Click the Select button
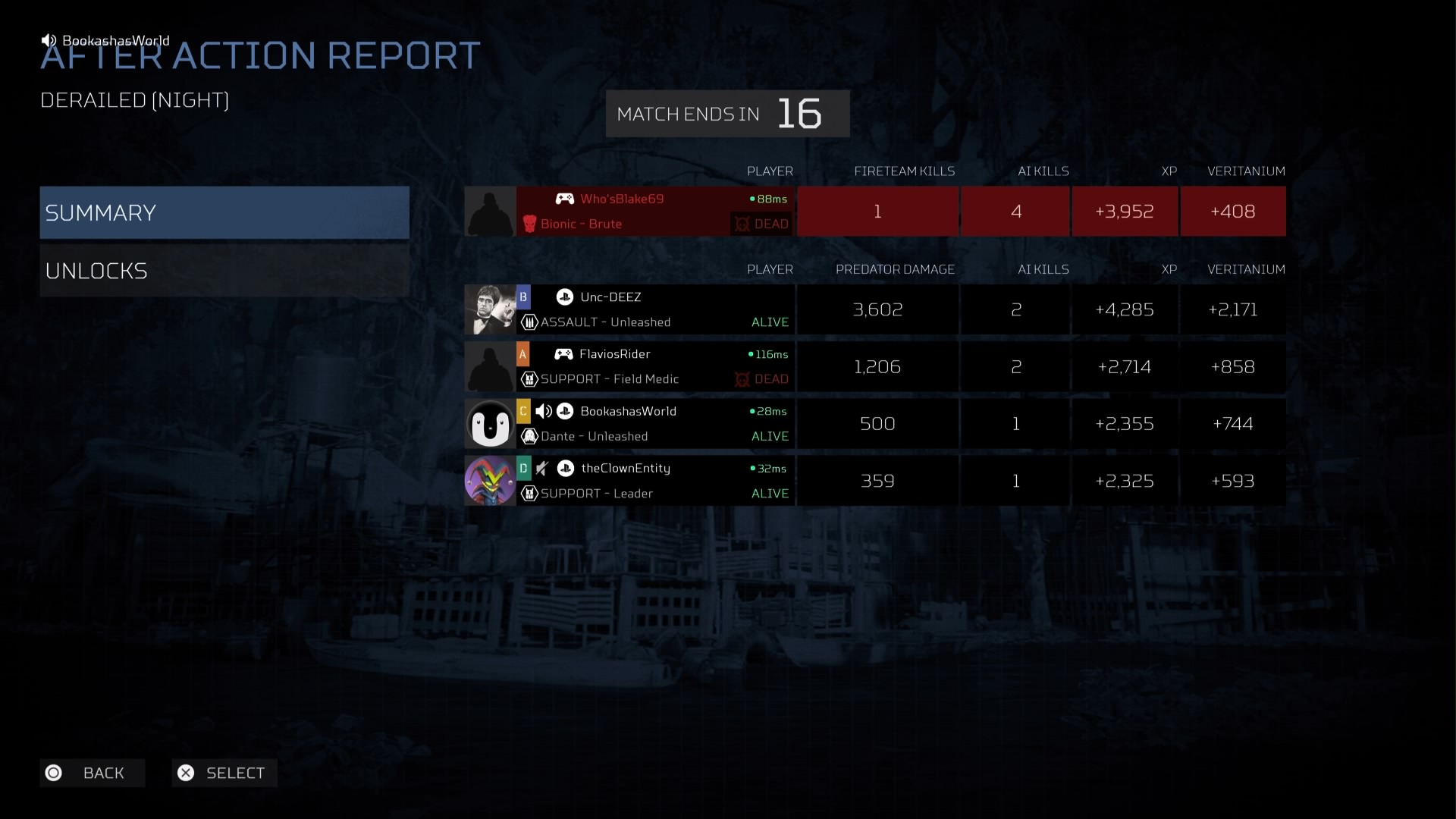 pos(224,773)
